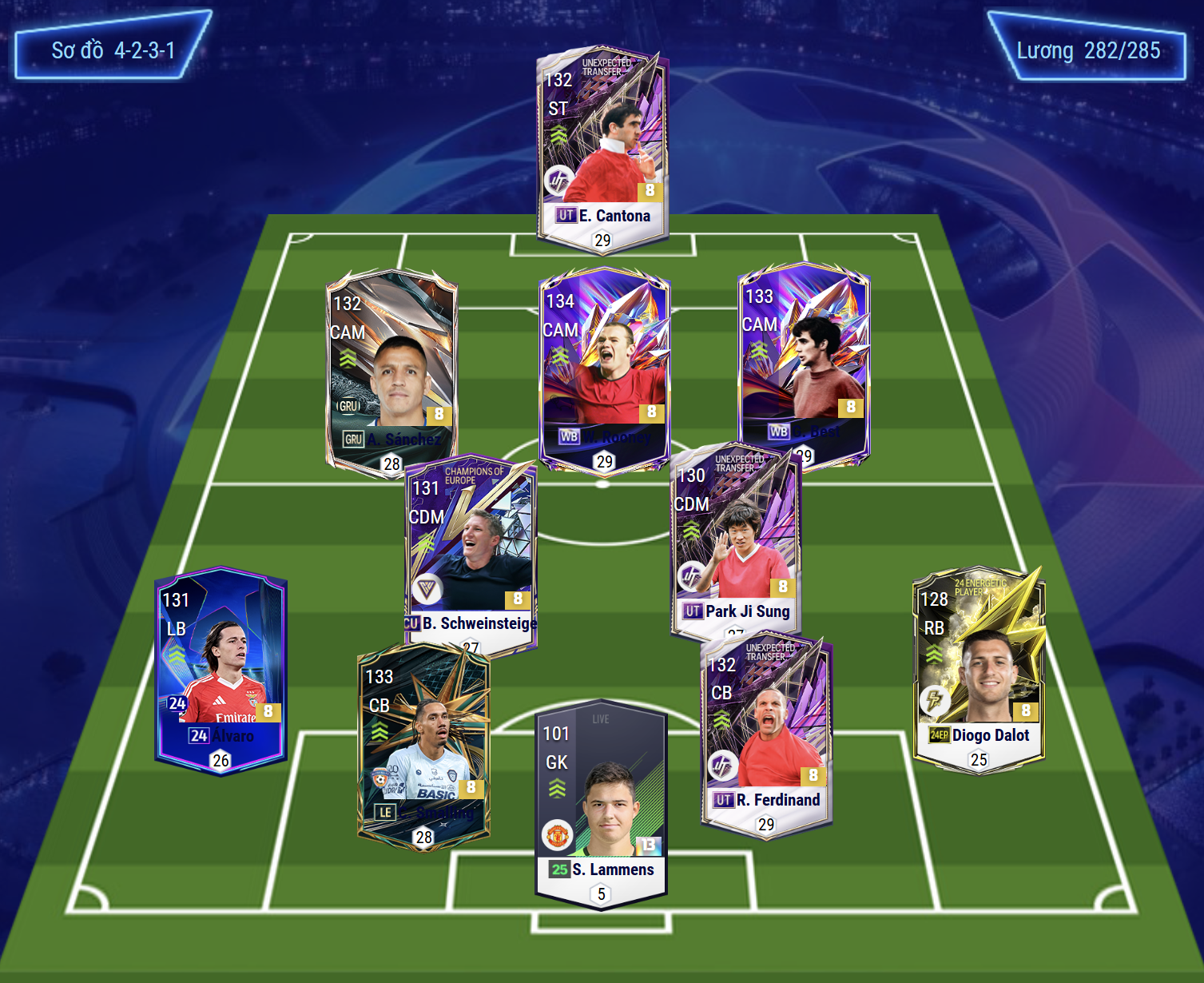
Task: Pick the R. Ferdinand CB card
Action: pos(767,731)
